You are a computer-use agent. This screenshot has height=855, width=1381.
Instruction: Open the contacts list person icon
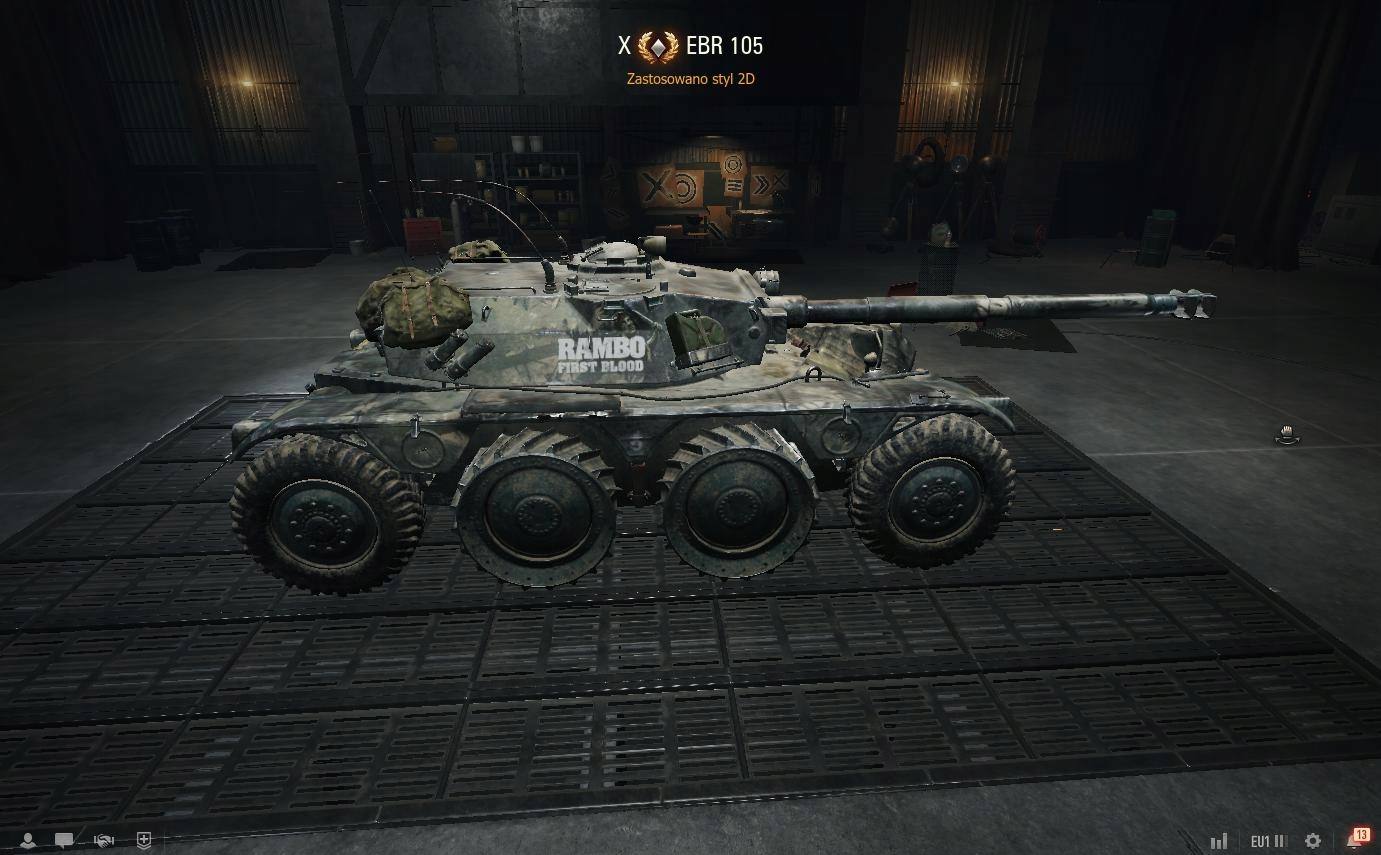point(28,841)
